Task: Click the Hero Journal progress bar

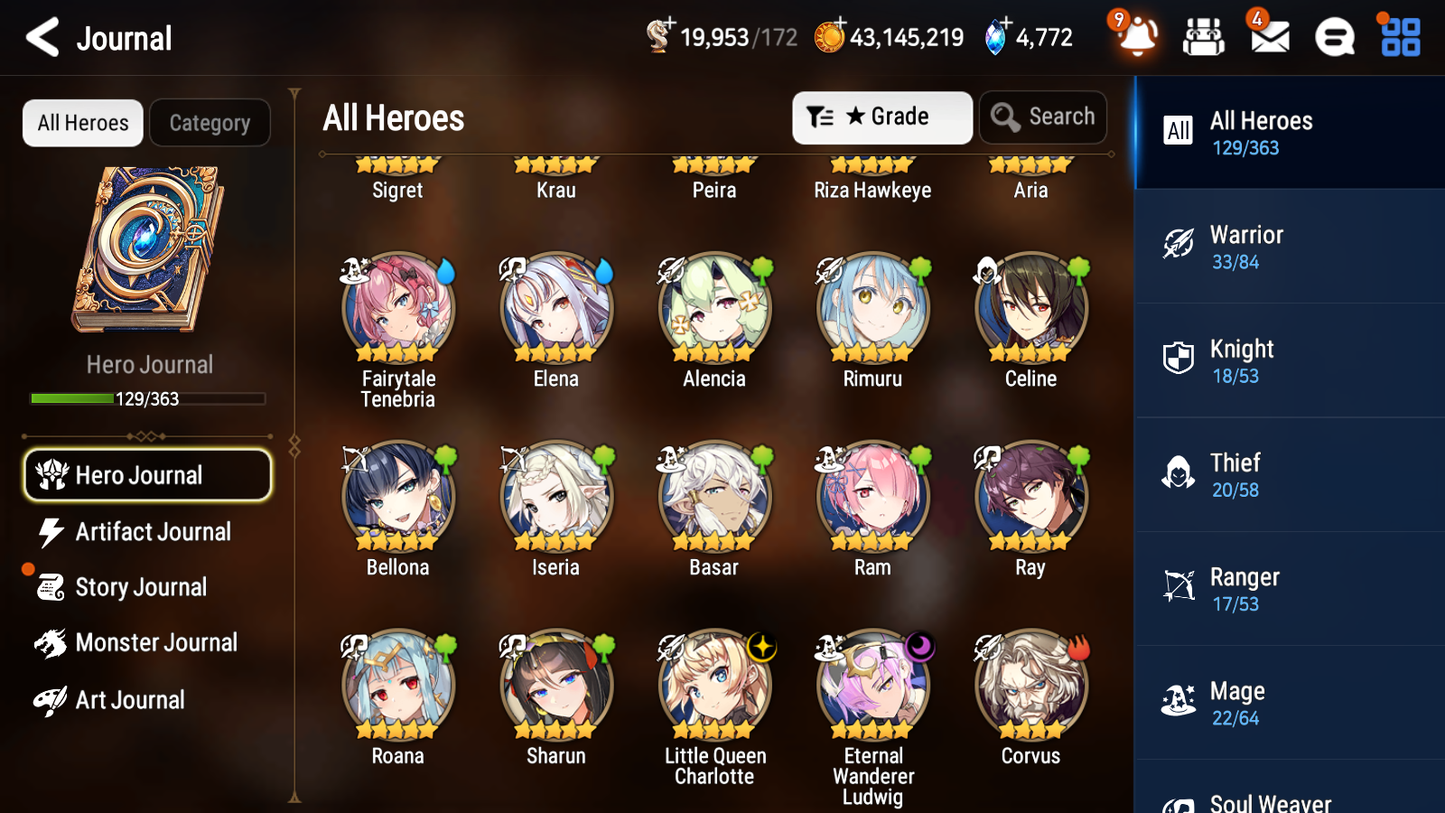Action: point(149,398)
